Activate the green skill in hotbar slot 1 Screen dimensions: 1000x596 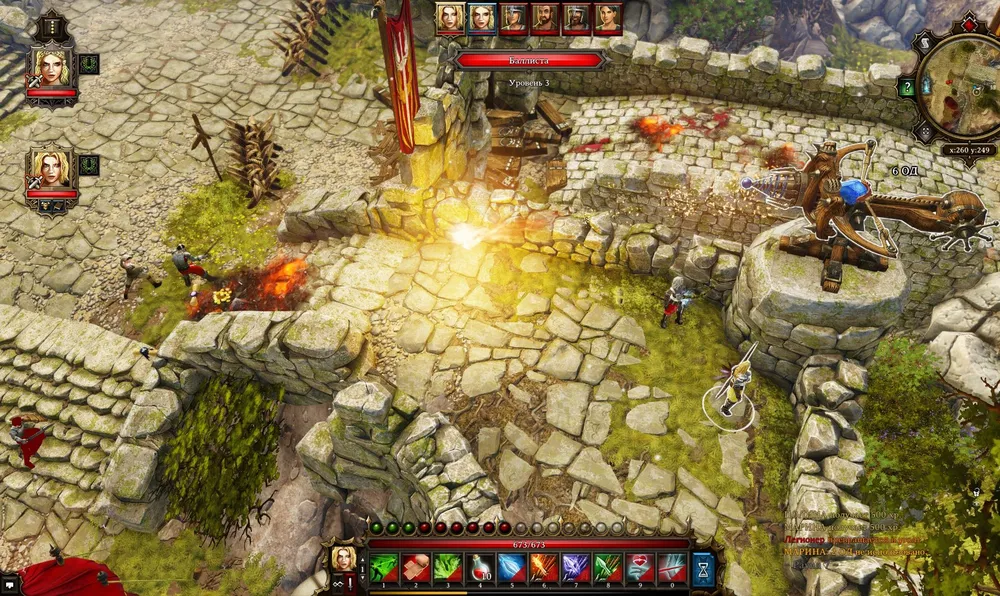click(x=384, y=568)
